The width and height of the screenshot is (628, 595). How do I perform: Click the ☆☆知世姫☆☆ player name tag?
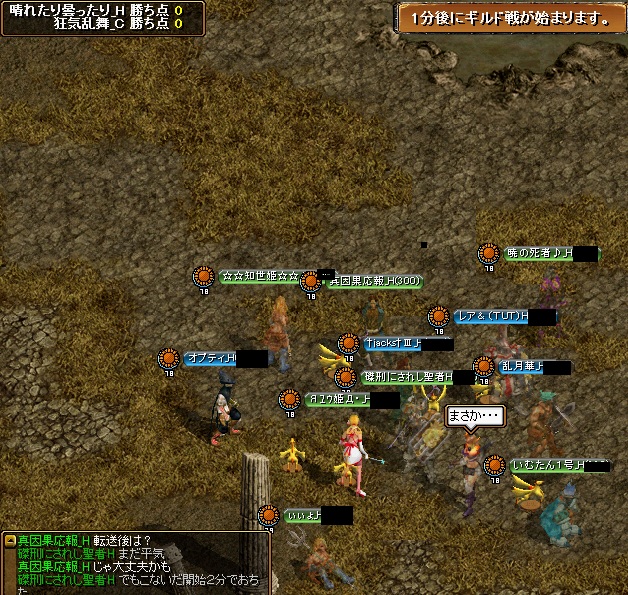pos(260,276)
